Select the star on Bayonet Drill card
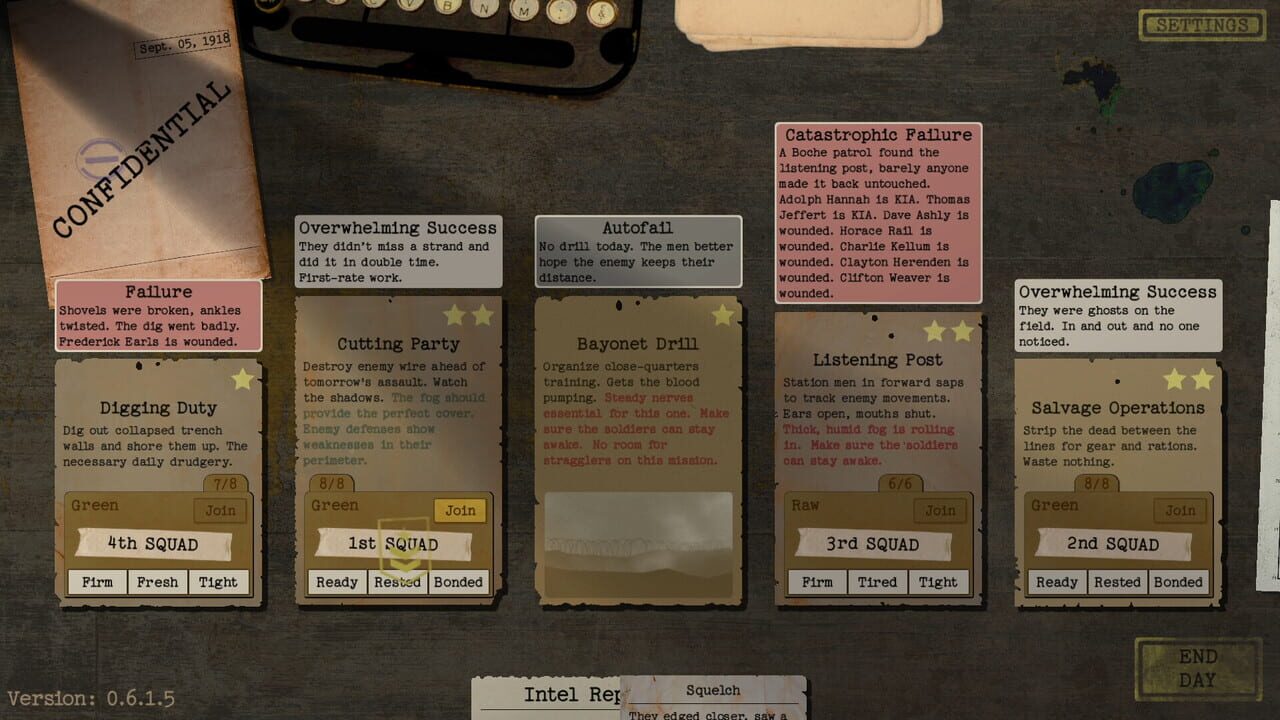The height and width of the screenshot is (720, 1280). click(725, 315)
